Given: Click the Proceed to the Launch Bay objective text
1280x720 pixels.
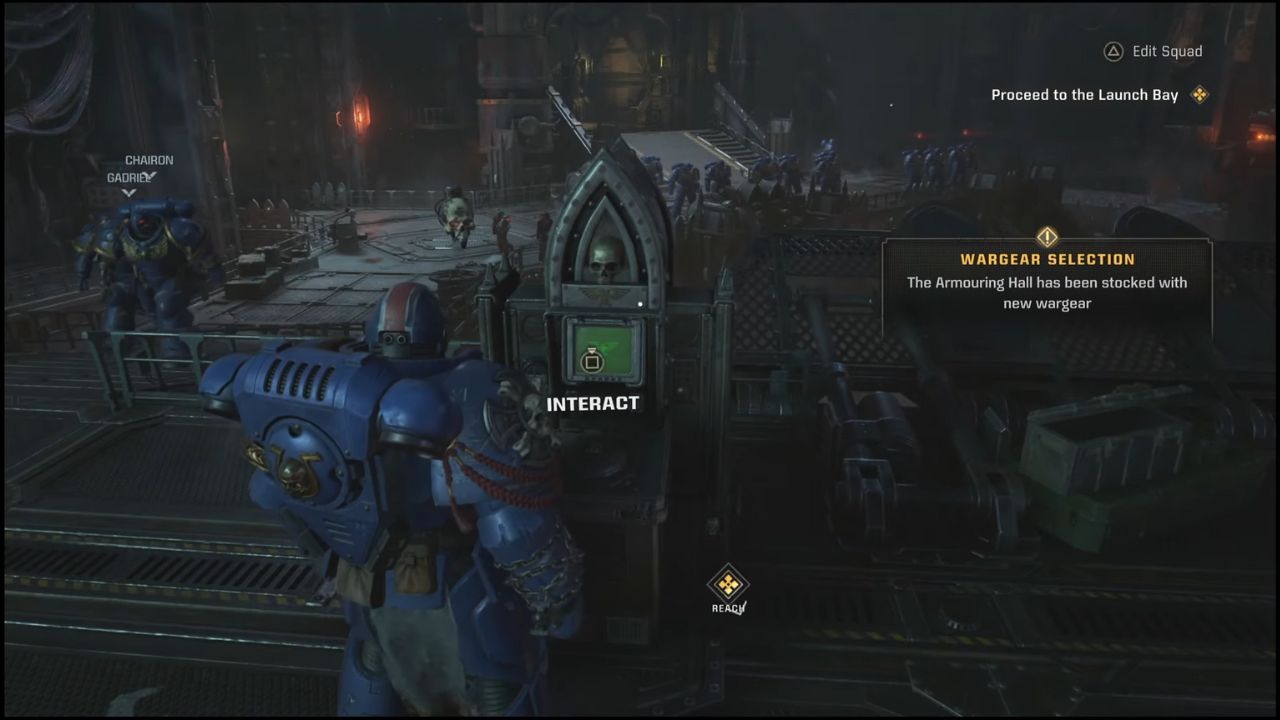Looking at the screenshot, I should click(1083, 94).
